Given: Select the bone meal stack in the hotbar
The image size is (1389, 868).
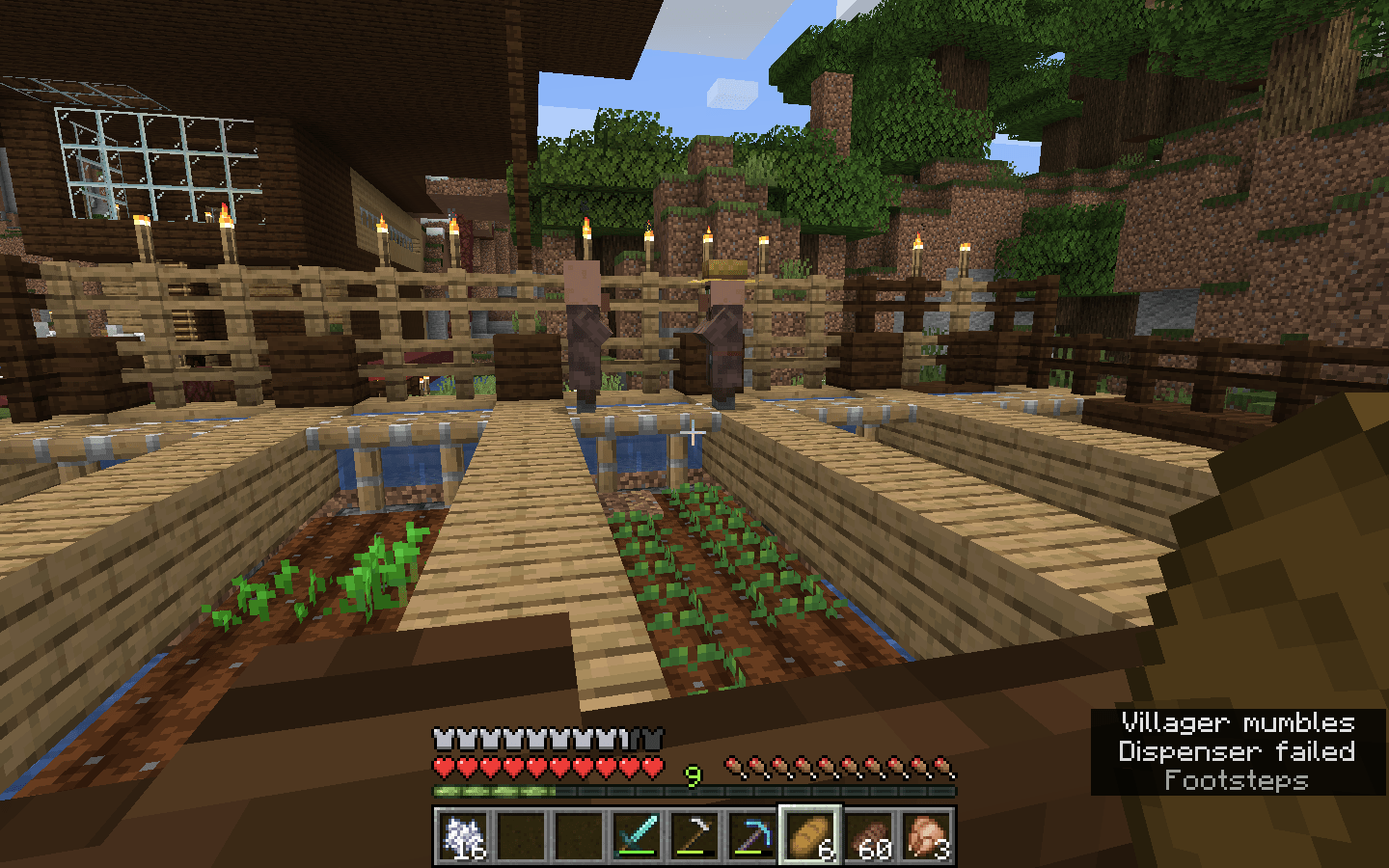Looking at the screenshot, I should point(463,834).
